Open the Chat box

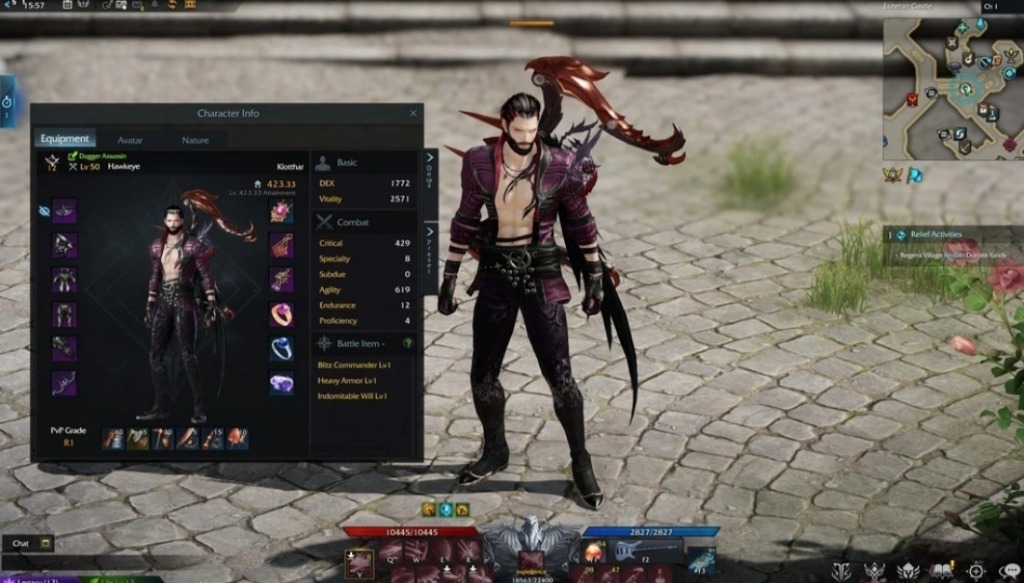point(27,544)
